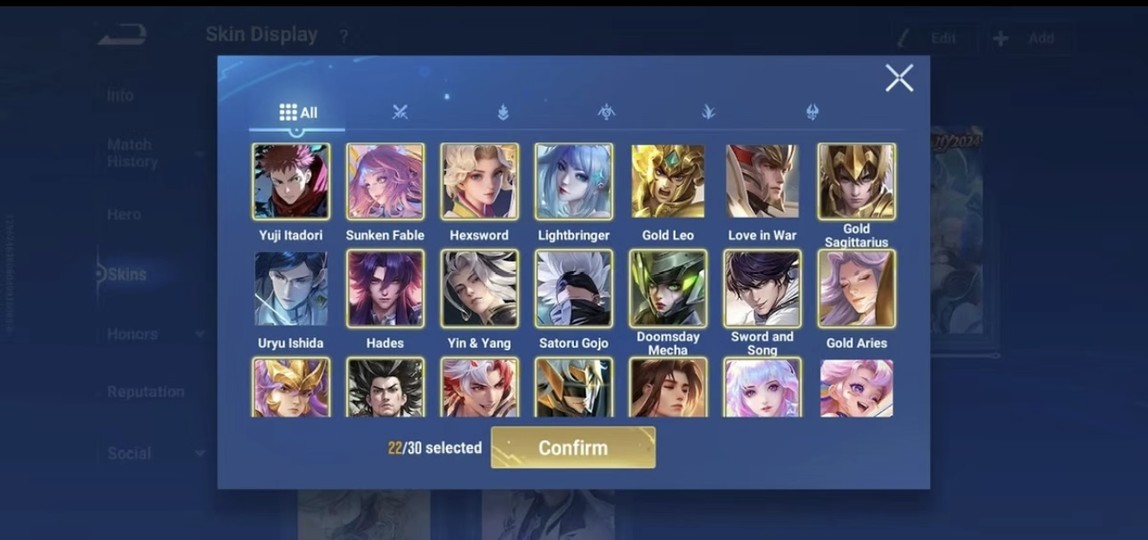The width and height of the screenshot is (1148, 540).
Task: Select the Hades skin portrait
Action: tap(385, 289)
